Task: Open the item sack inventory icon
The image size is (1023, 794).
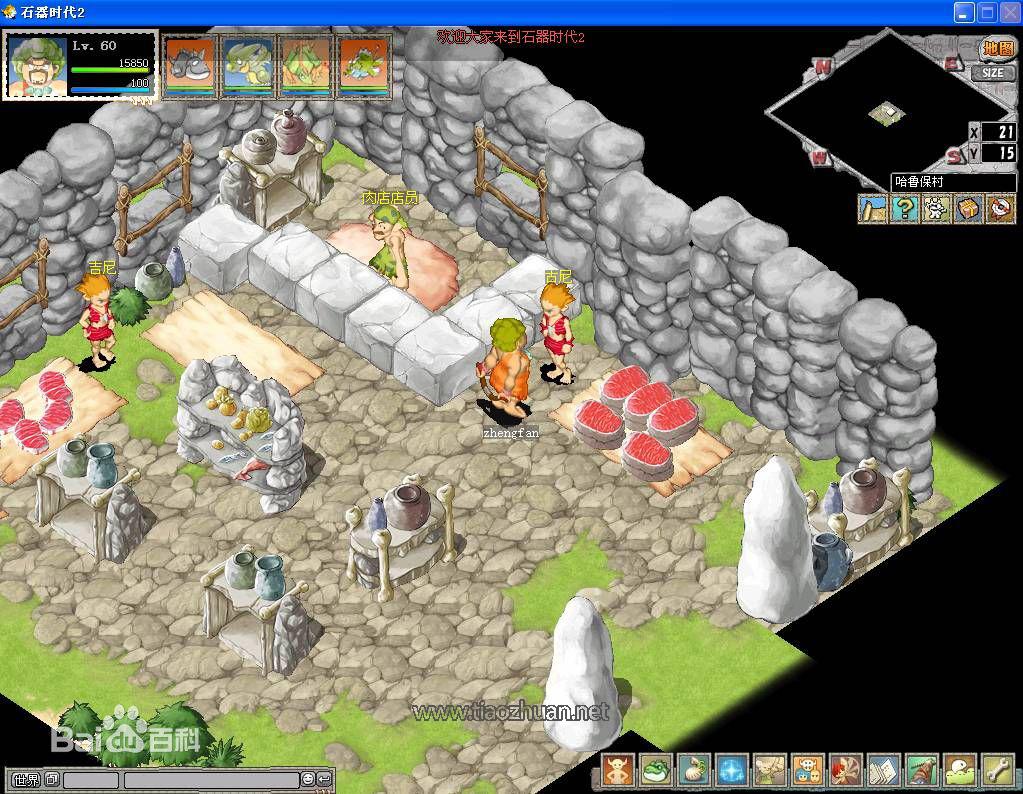Action: (x=694, y=771)
